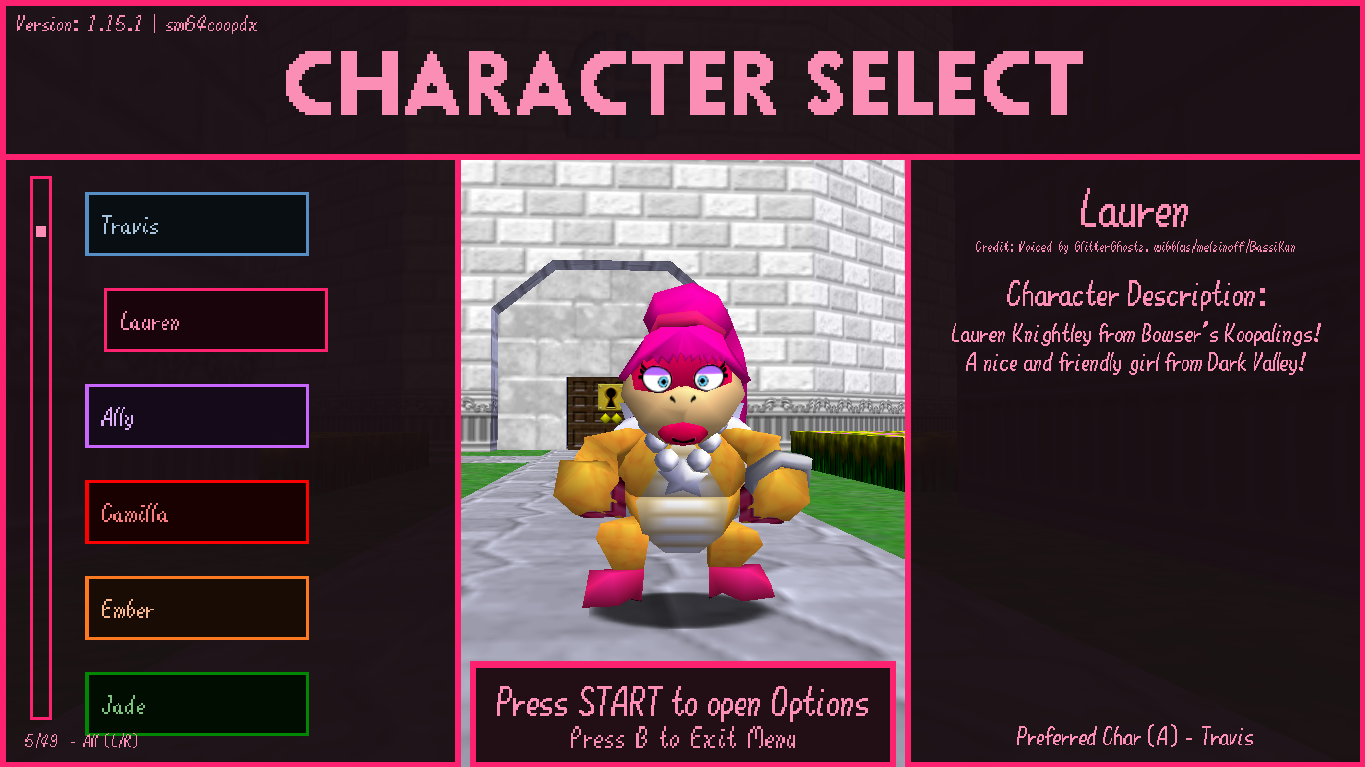
Task: Click the Preferred Char (A) - Travis label
Action: 1135,737
